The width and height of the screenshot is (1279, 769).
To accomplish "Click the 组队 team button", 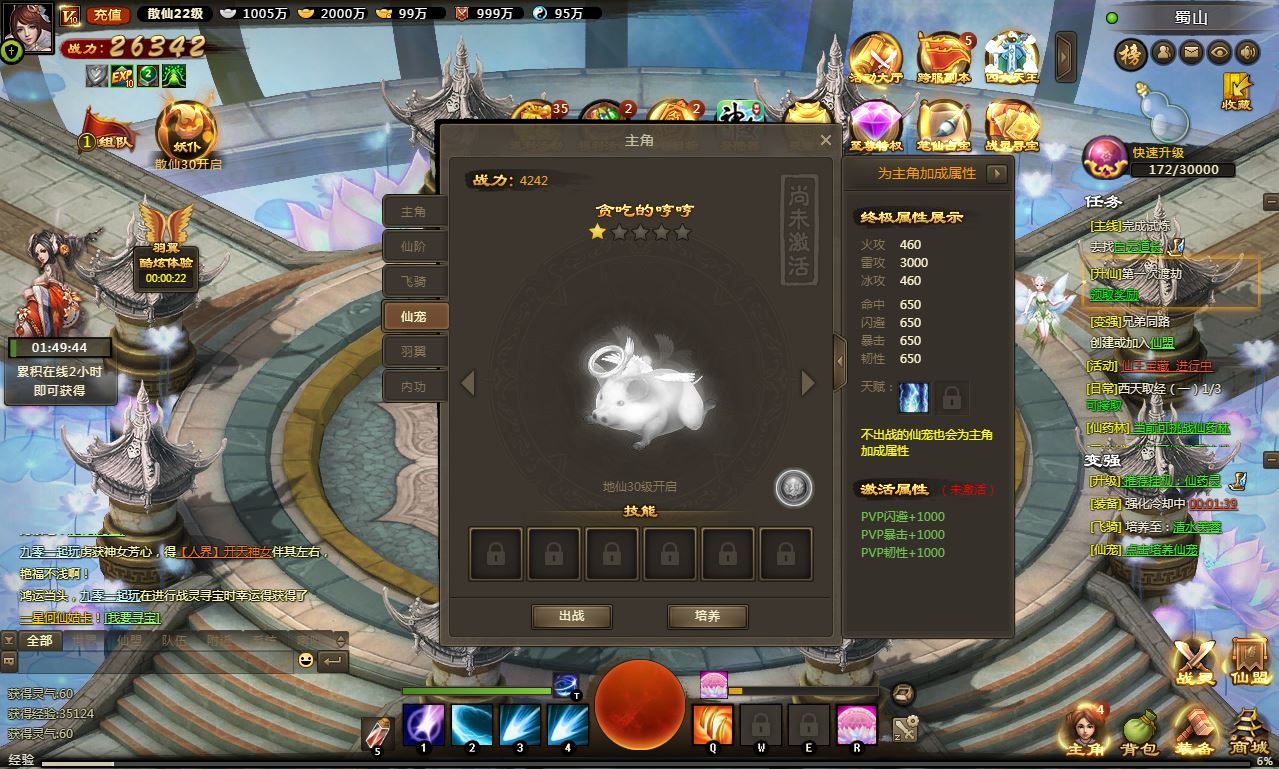I will point(110,141).
